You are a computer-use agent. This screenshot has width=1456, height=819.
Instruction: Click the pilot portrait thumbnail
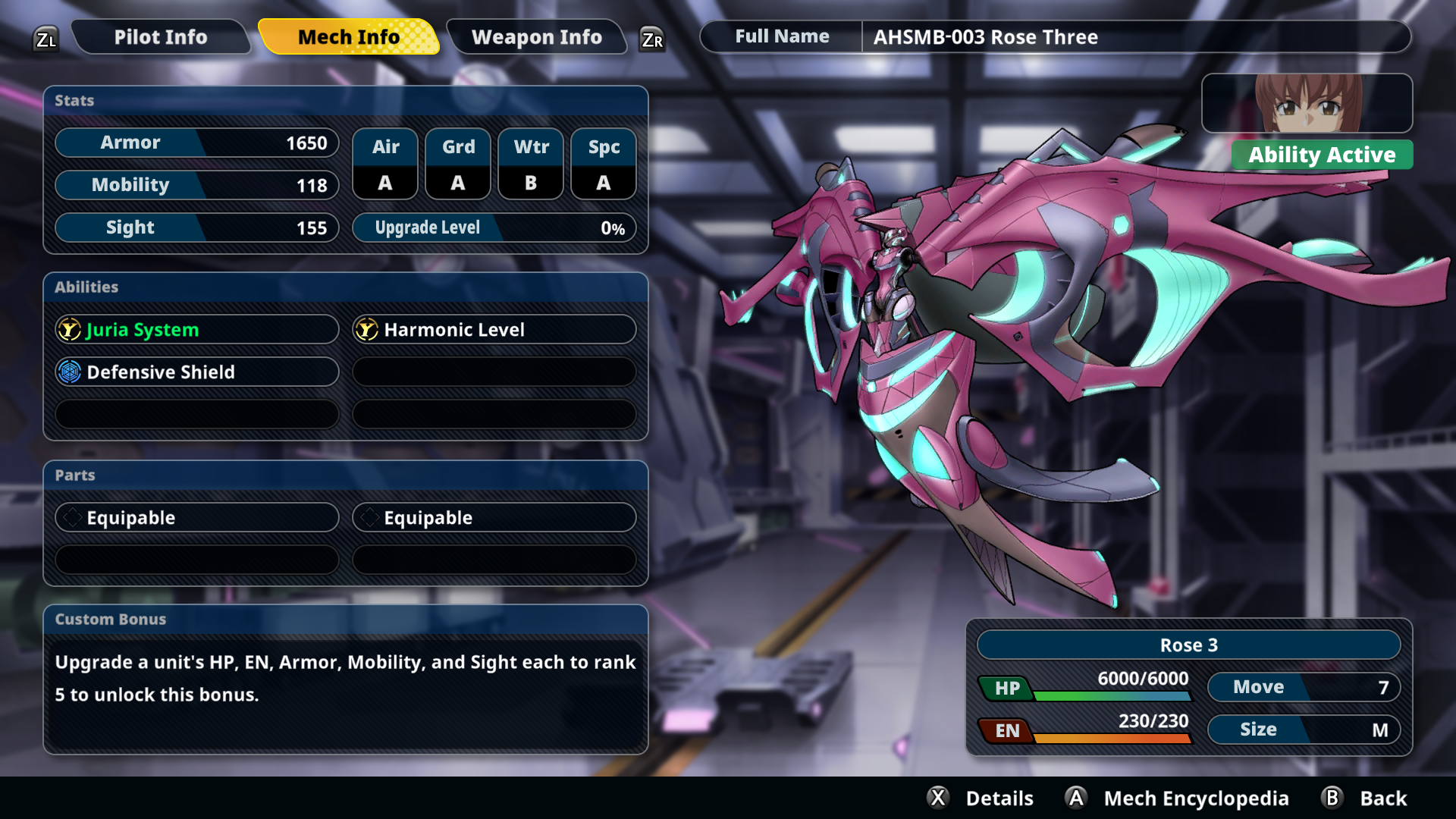pos(1307,103)
